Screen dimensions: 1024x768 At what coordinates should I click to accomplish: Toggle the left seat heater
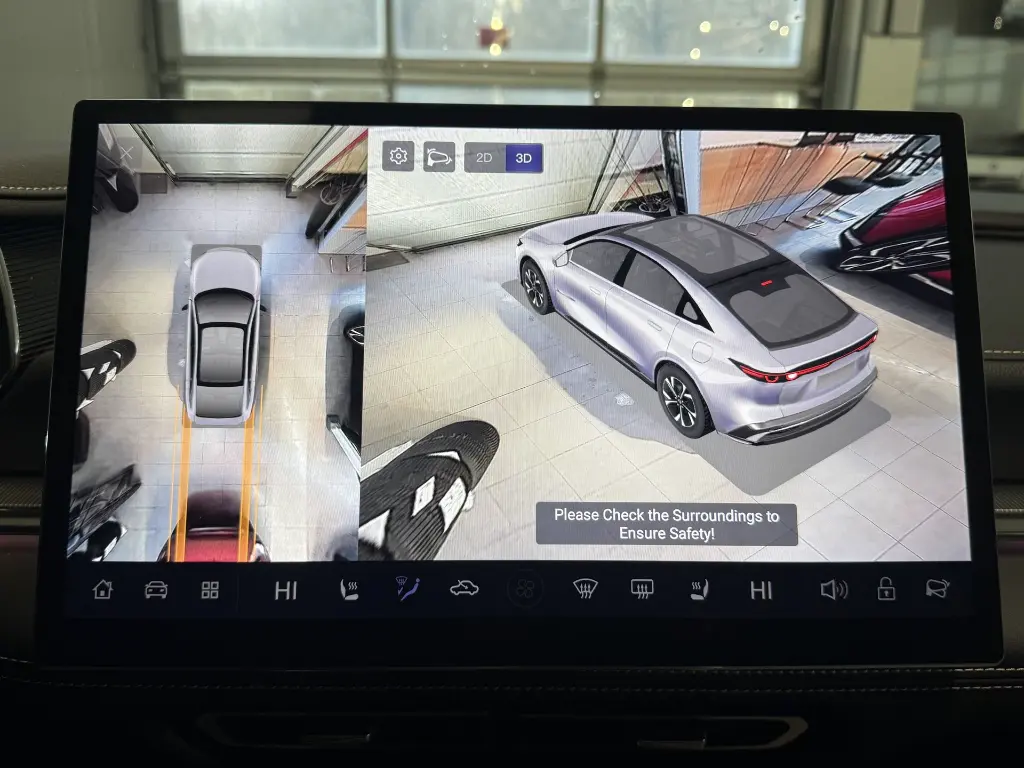coord(349,589)
